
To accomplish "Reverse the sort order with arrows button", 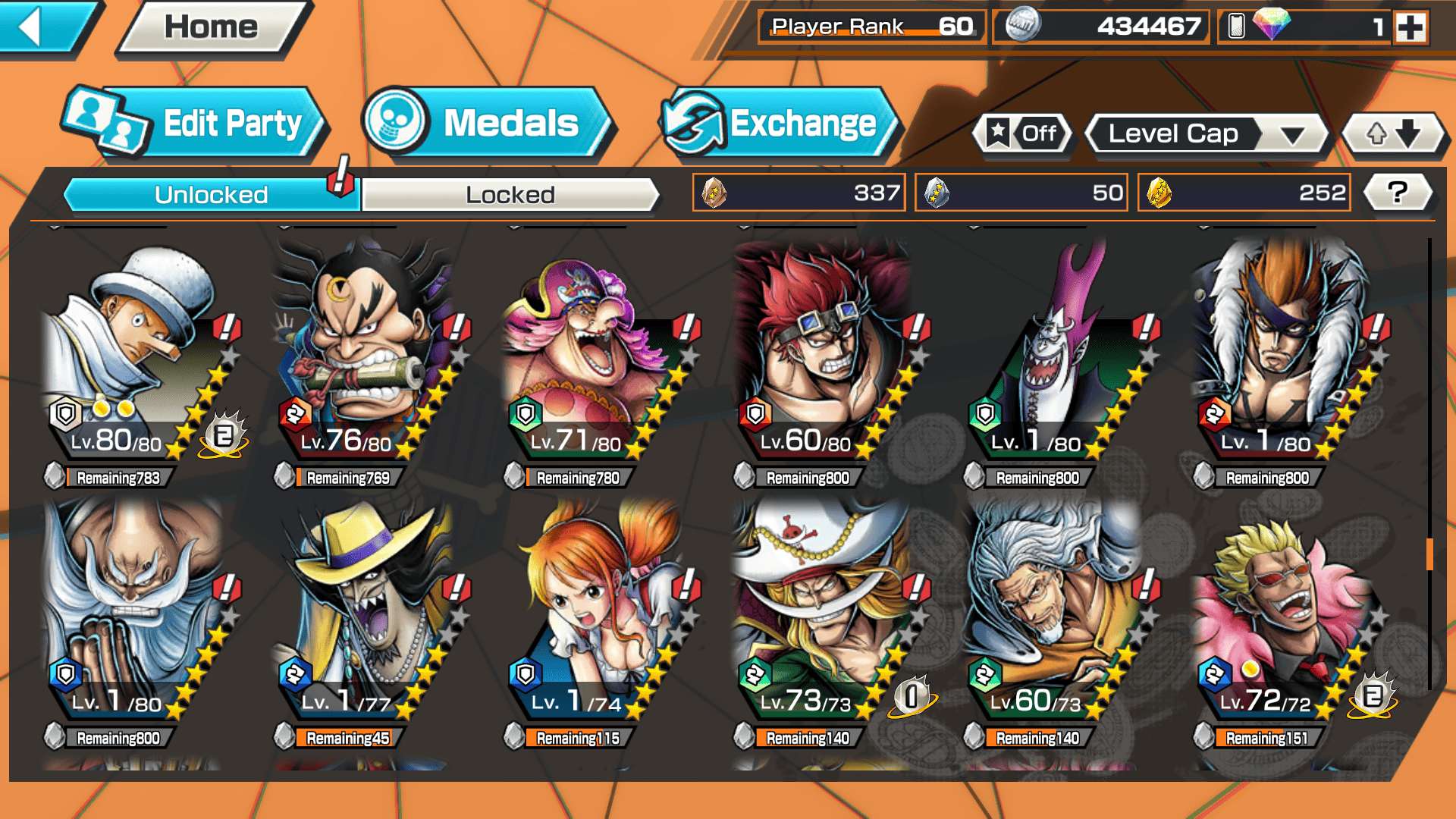I will (x=1393, y=134).
